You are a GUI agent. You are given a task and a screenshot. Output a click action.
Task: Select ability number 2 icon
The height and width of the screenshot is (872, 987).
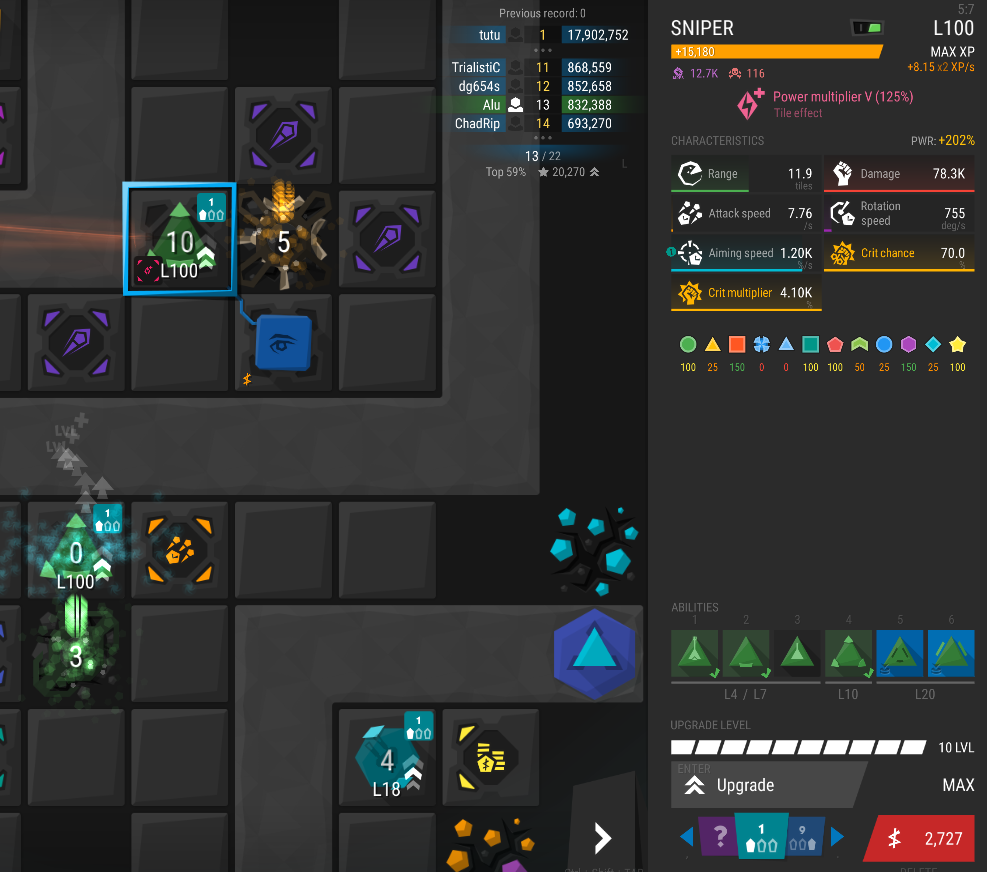tap(746, 654)
